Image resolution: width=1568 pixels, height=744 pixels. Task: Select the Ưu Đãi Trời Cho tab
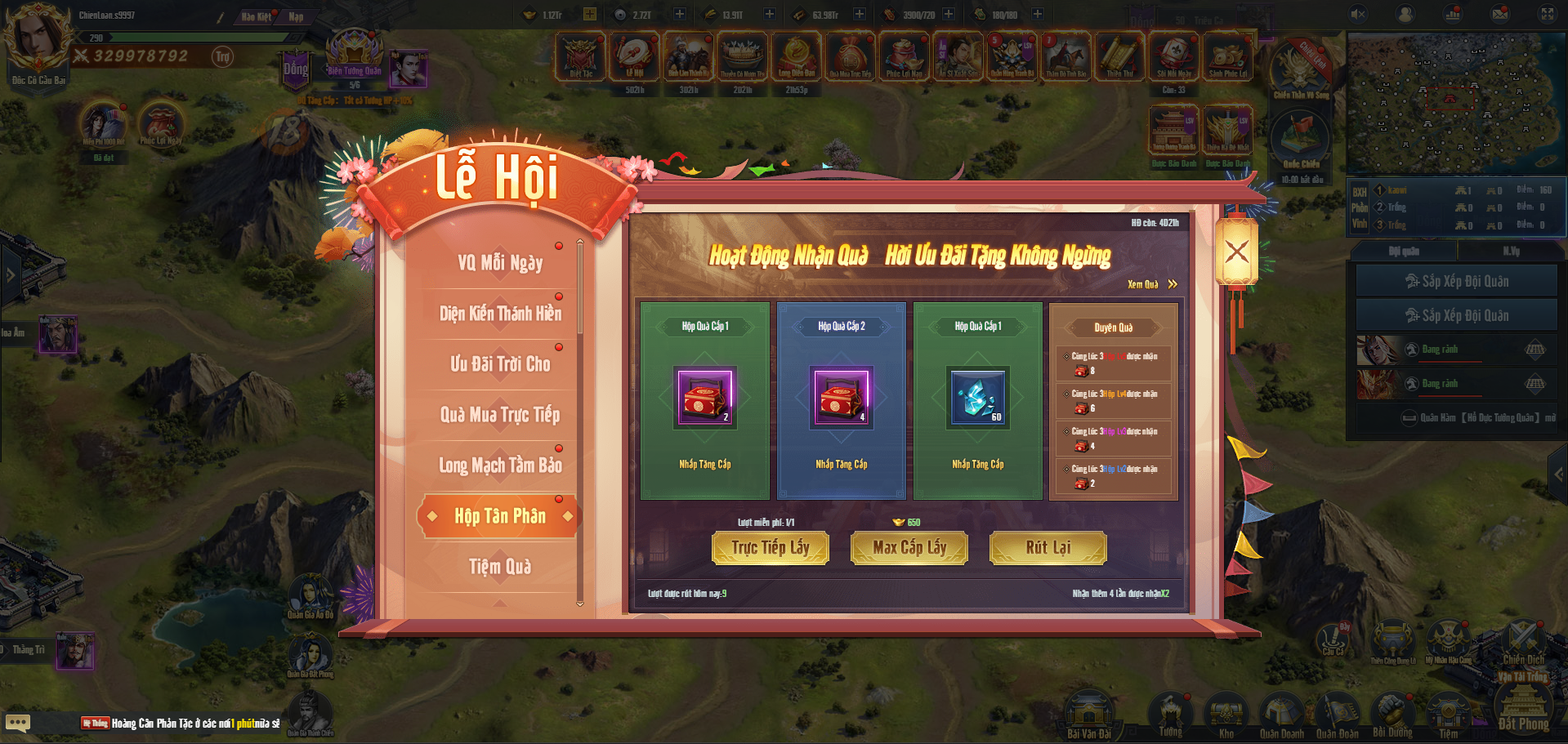tap(499, 364)
